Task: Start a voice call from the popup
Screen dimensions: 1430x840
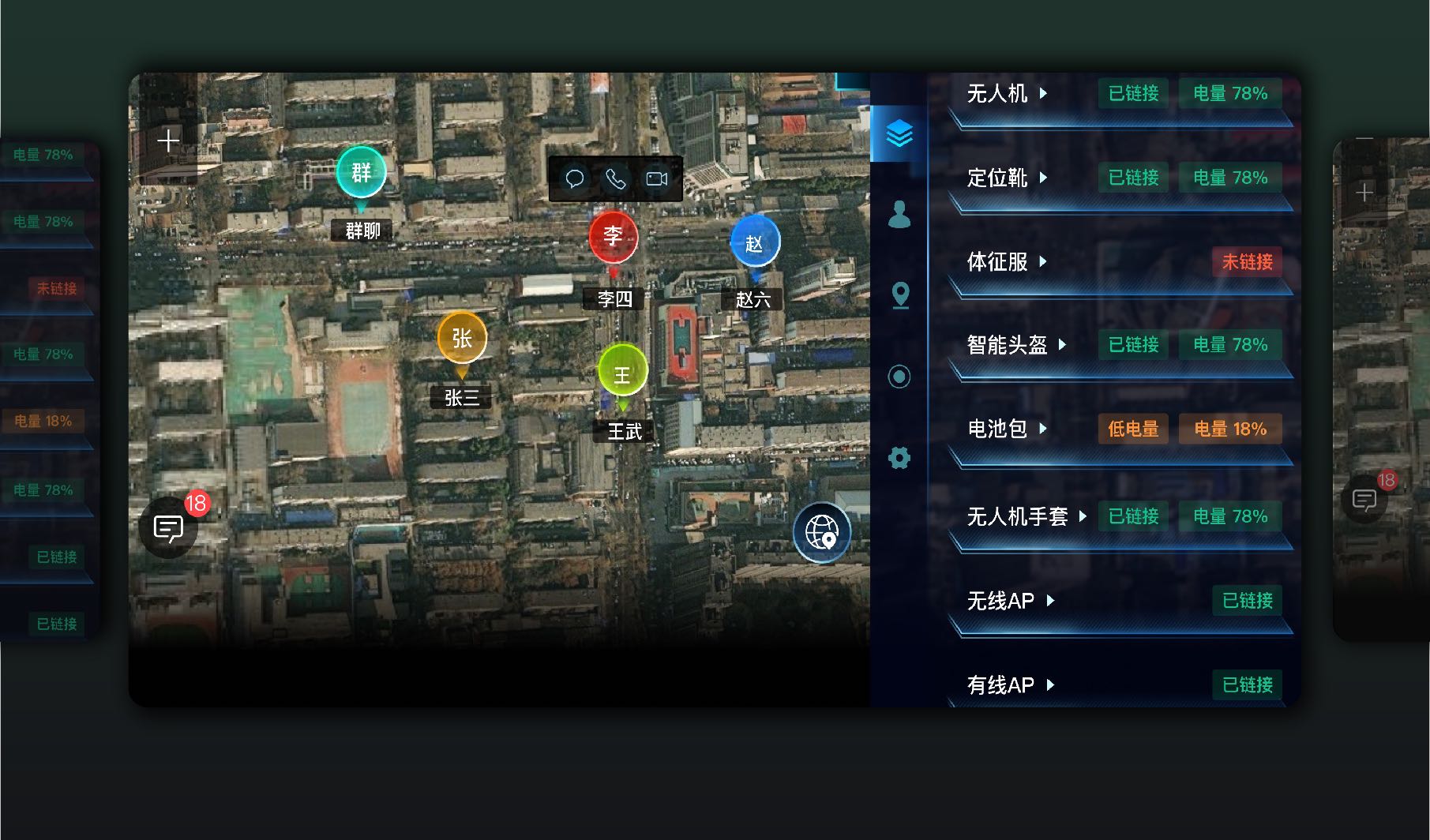Action: pyautogui.click(x=616, y=179)
